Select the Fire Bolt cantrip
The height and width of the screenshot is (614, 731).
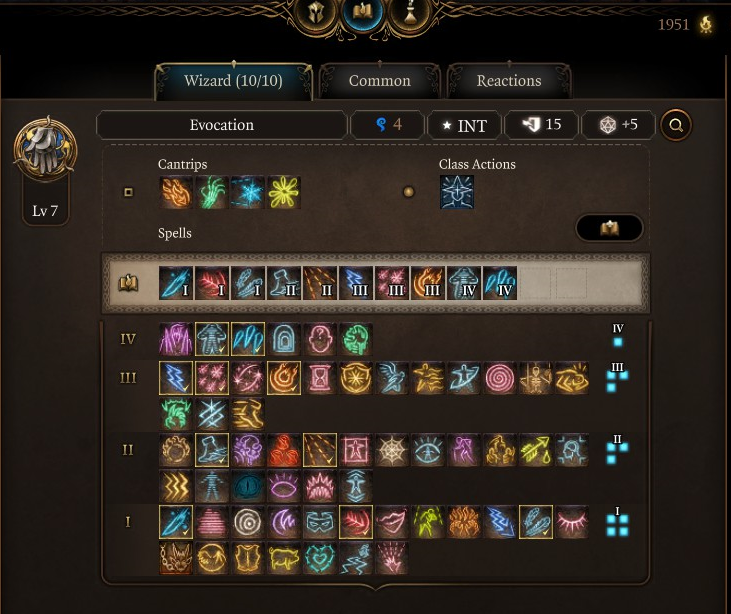(176, 192)
